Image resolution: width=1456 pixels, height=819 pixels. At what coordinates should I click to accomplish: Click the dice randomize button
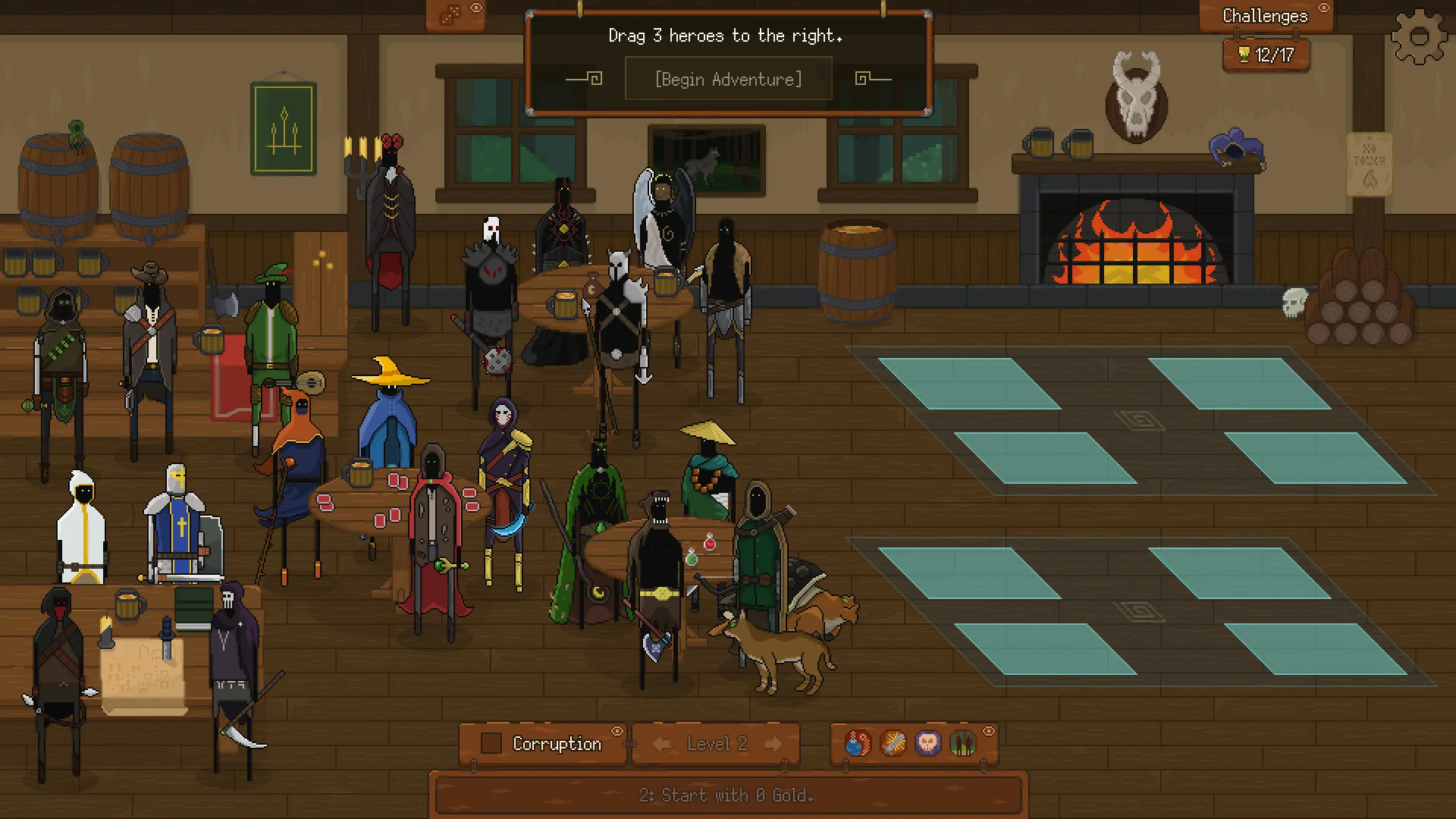450,15
